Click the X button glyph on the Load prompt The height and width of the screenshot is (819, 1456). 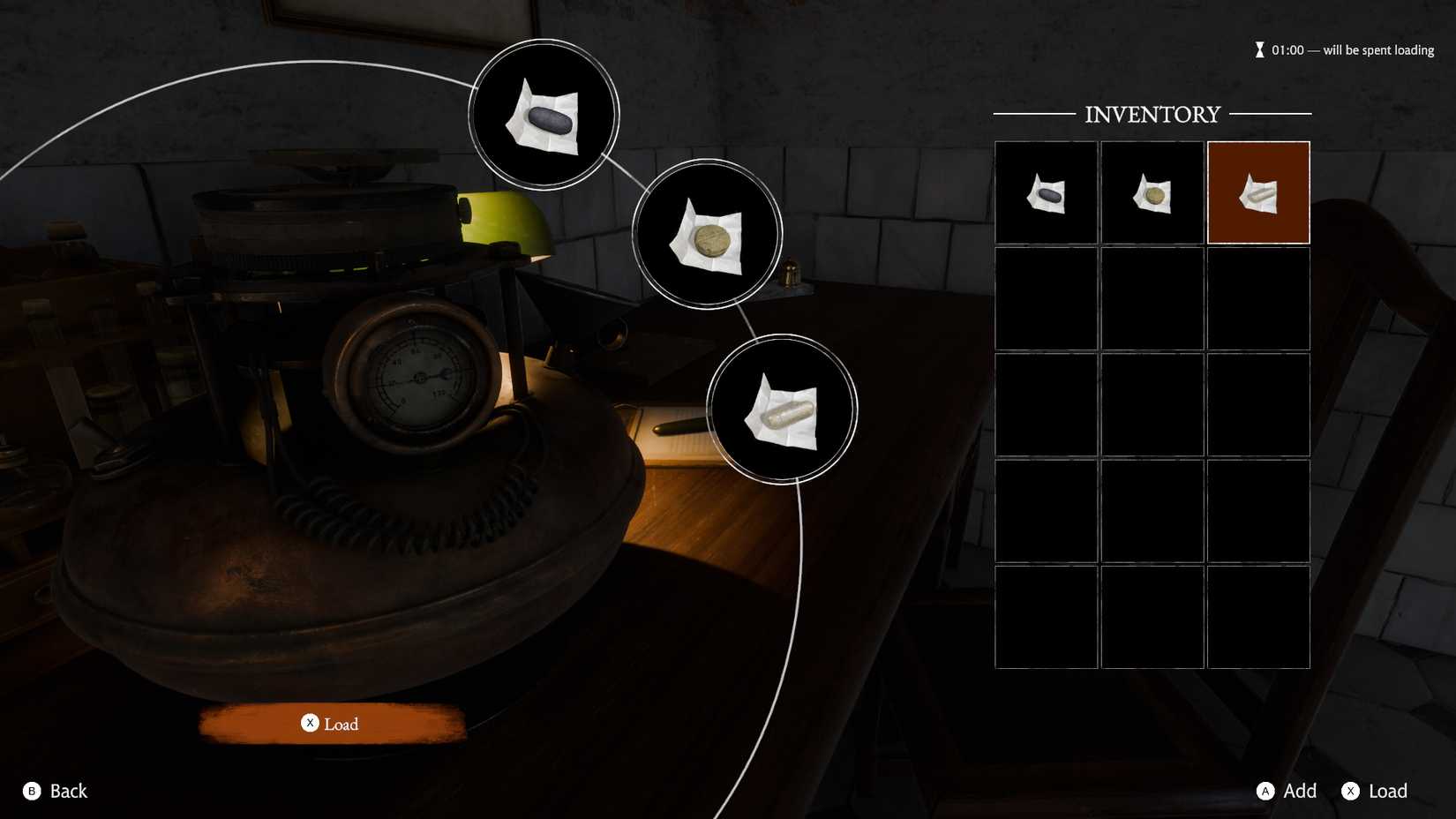(x=310, y=723)
